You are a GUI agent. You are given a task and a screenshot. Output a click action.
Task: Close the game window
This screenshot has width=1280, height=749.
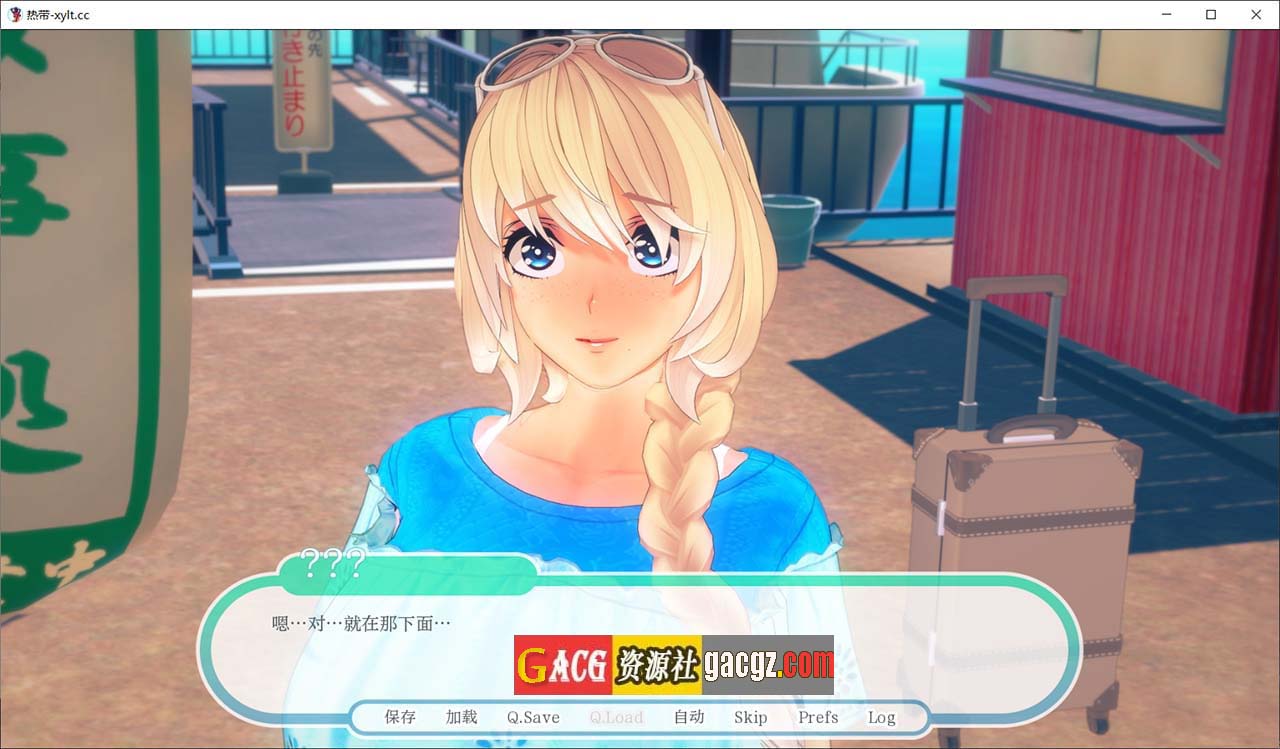click(x=1256, y=15)
